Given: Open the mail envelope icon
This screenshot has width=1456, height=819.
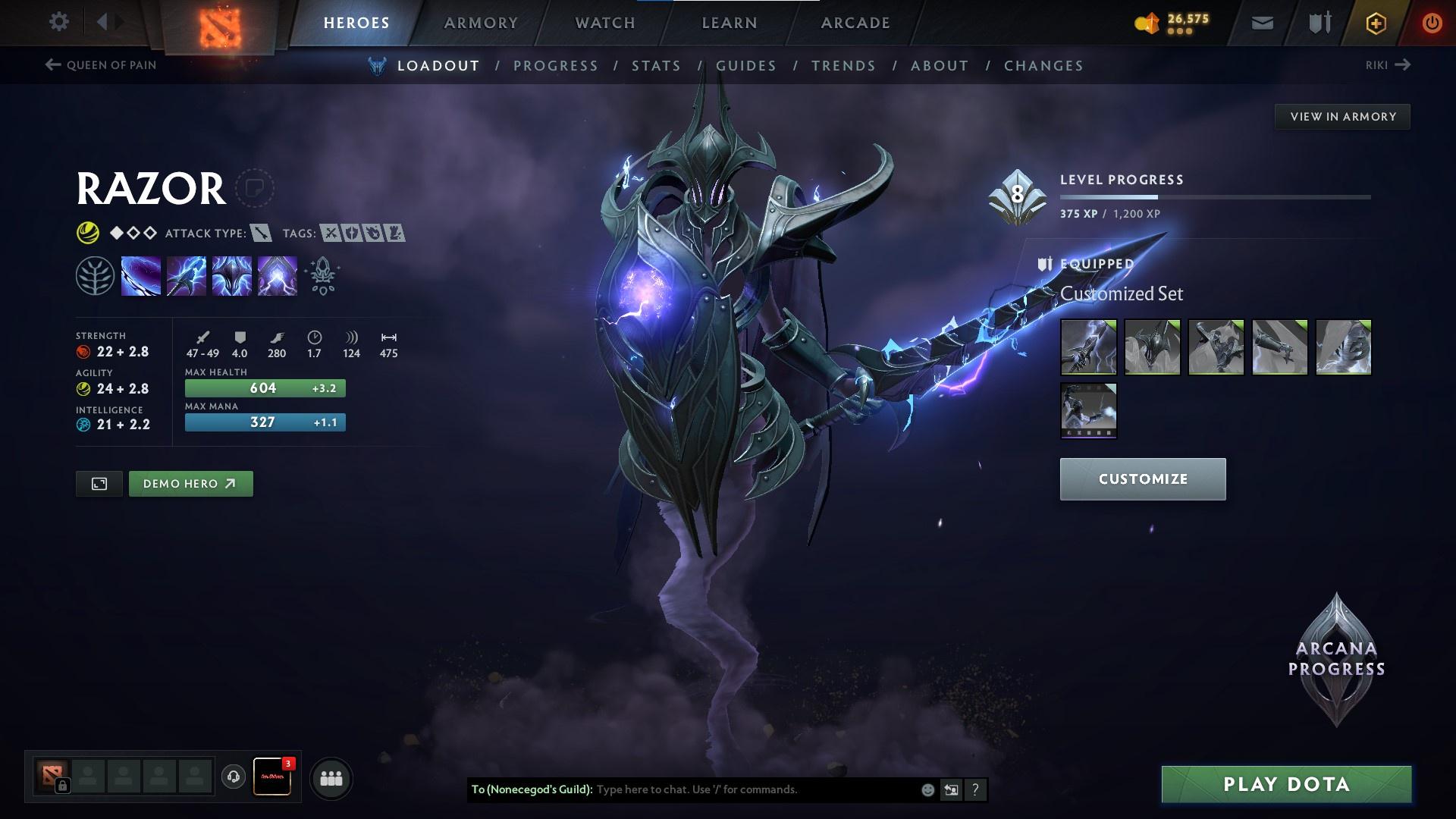Looking at the screenshot, I should [x=1261, y=22].
